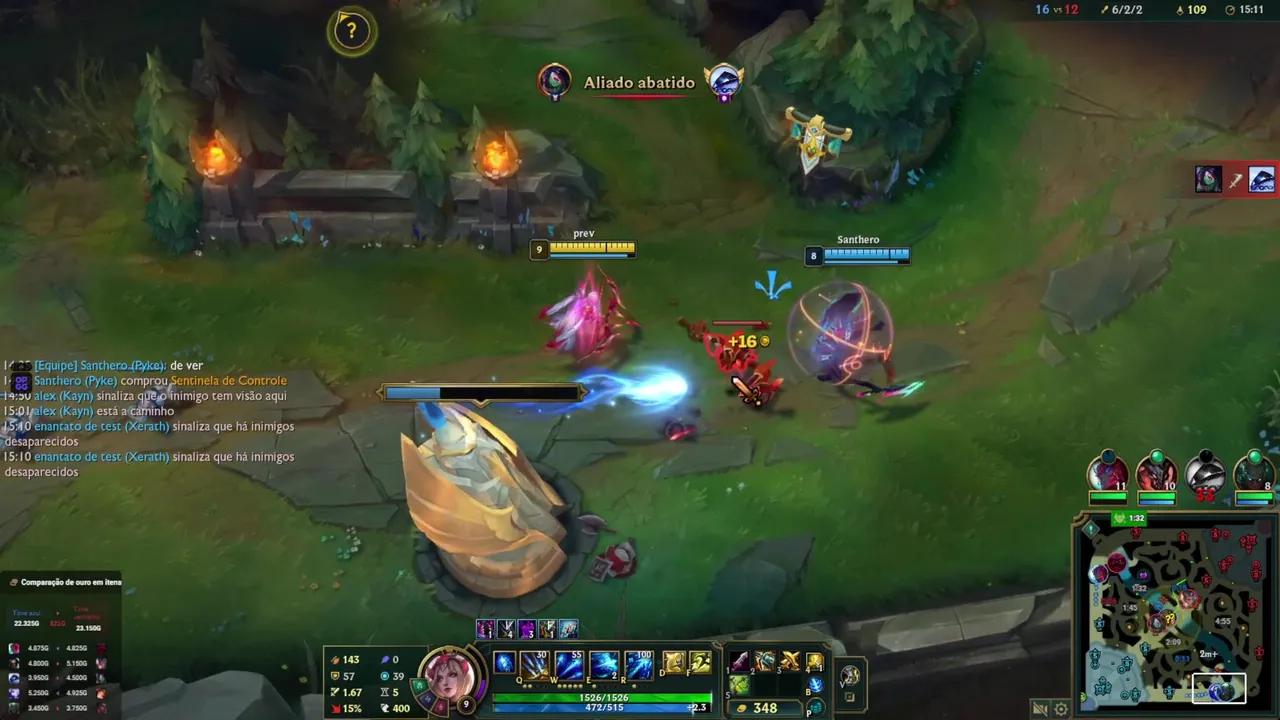Click the white camera rectangle on the minimap

pyautogui.click(x=1220, y=688)
